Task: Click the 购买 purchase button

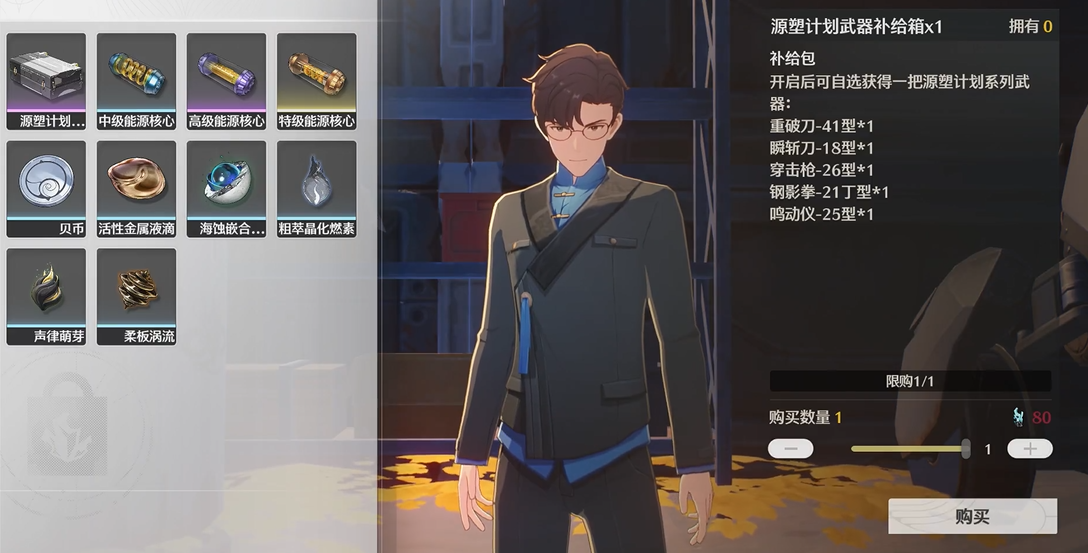Action: point(972,516)
